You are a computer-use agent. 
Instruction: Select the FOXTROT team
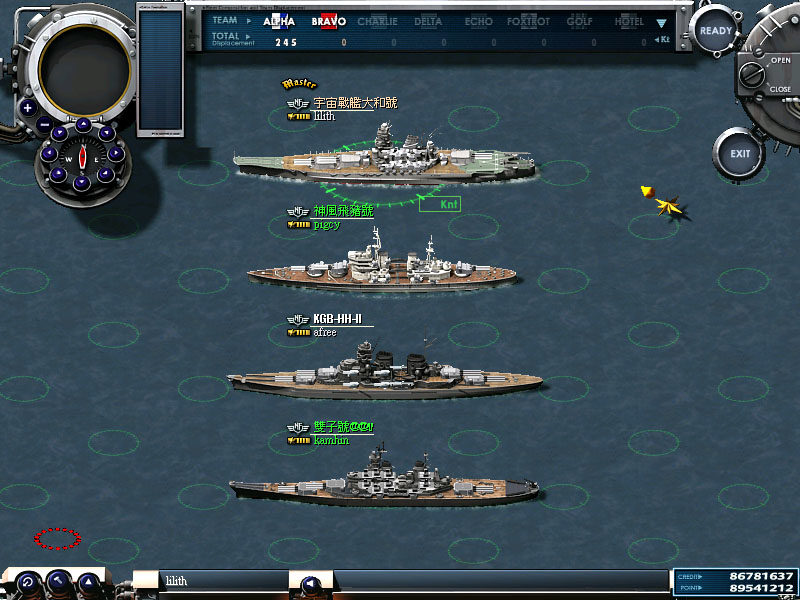[527, 21]
